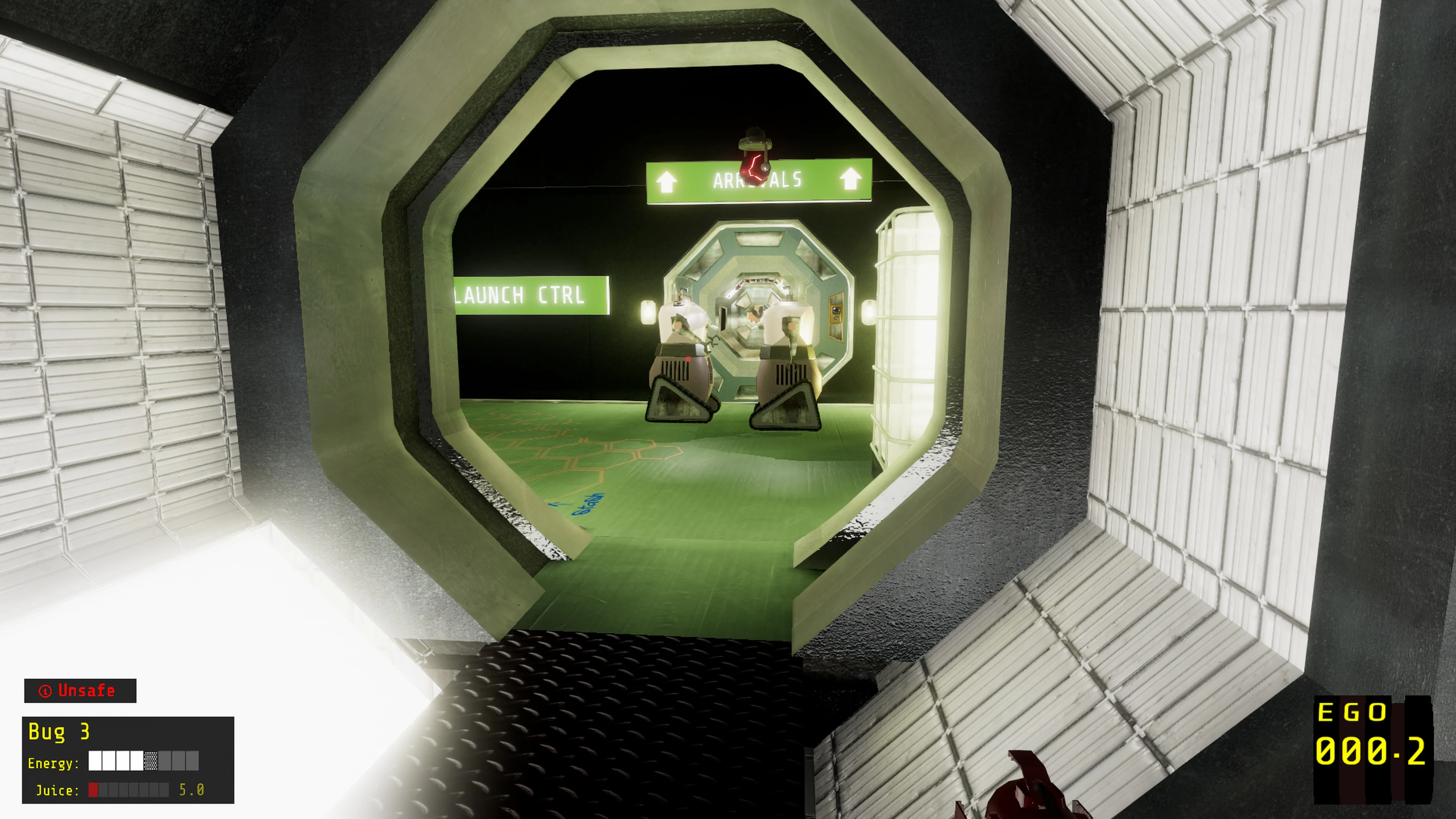
Task: Select the ARRIVALS sign label
Action: 758,180
